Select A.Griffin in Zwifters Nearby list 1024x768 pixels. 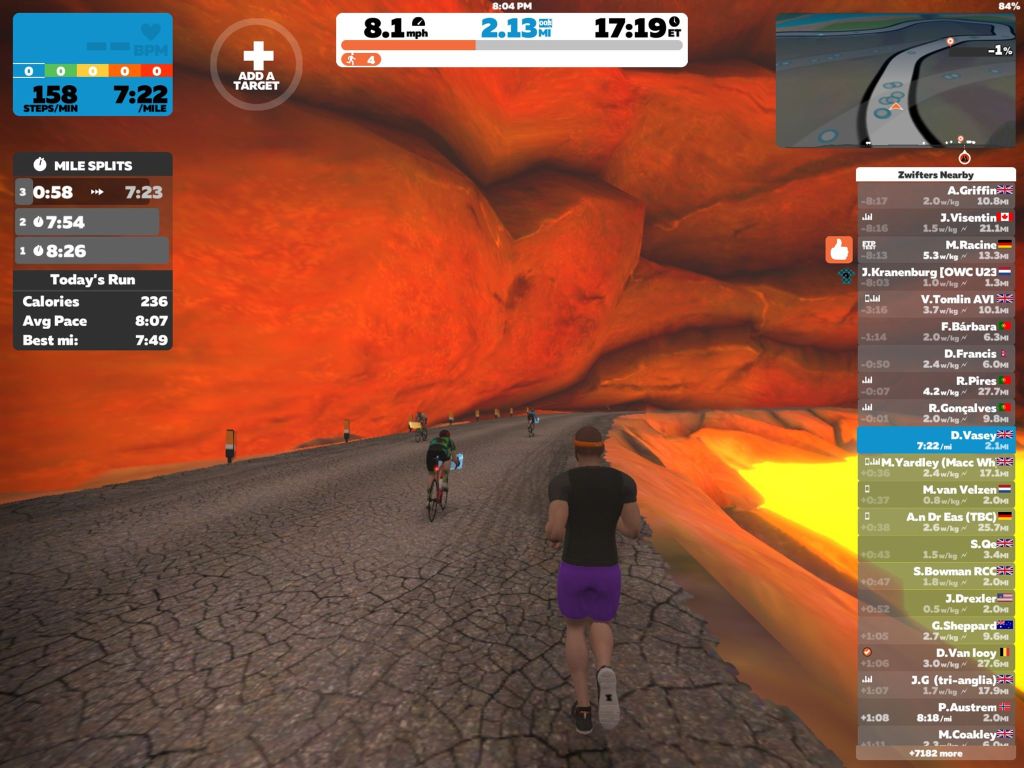pyautogui.click(x=935, y=195)
